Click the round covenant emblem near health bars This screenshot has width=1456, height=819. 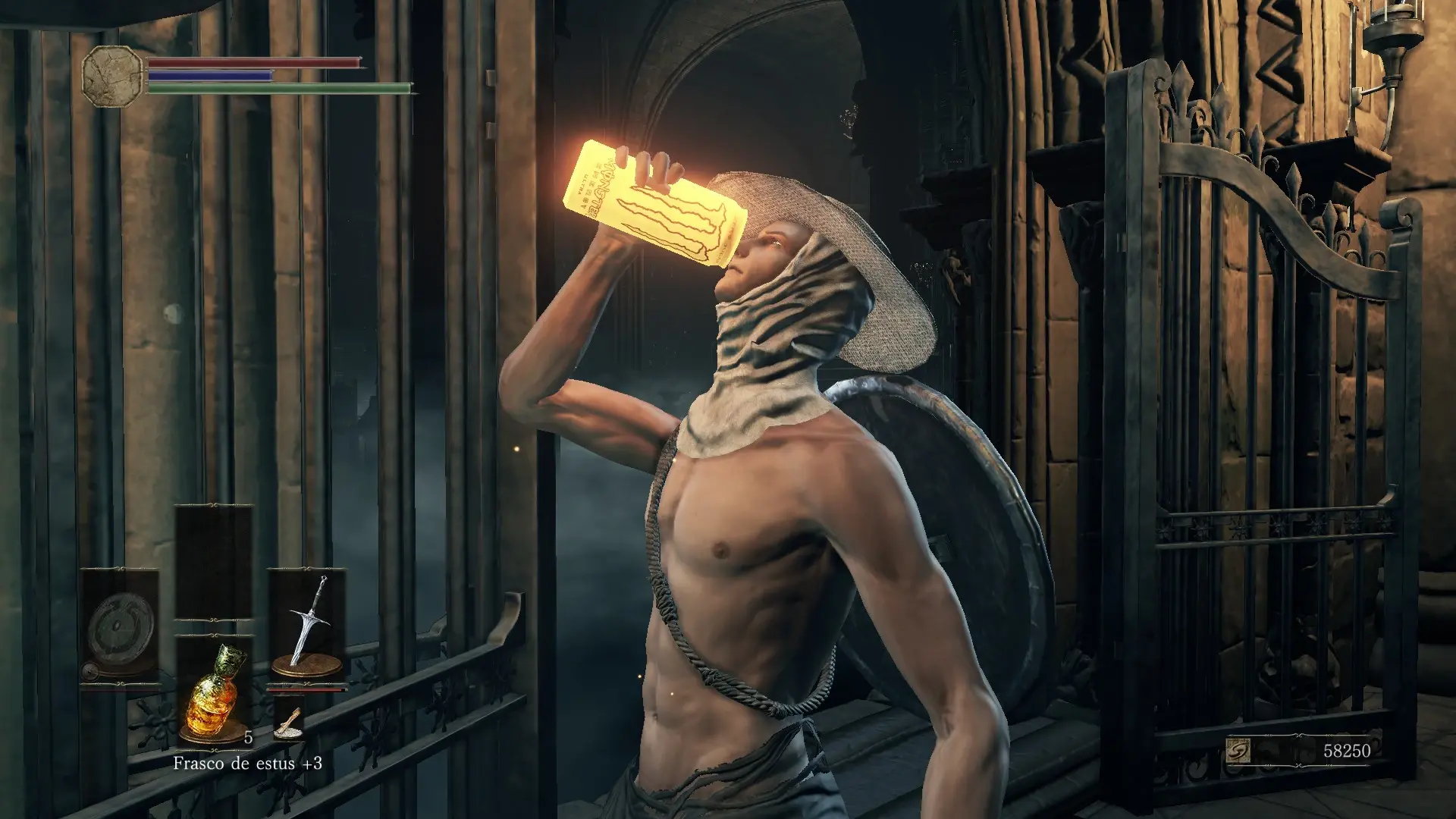[x=111, y=76]
